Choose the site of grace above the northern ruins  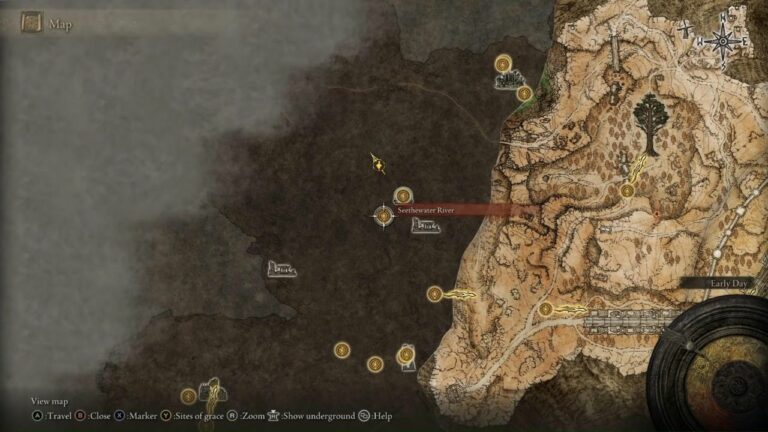pyautogui.click(x=503, y=64)
